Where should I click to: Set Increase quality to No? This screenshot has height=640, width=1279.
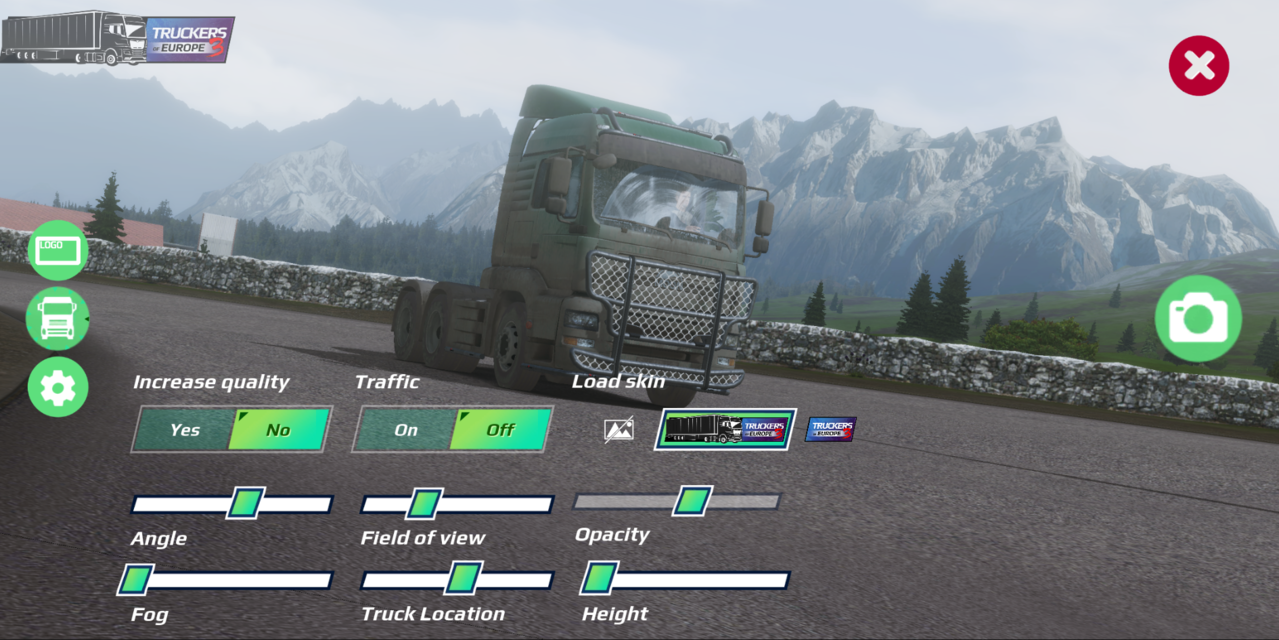pos(279,430)
